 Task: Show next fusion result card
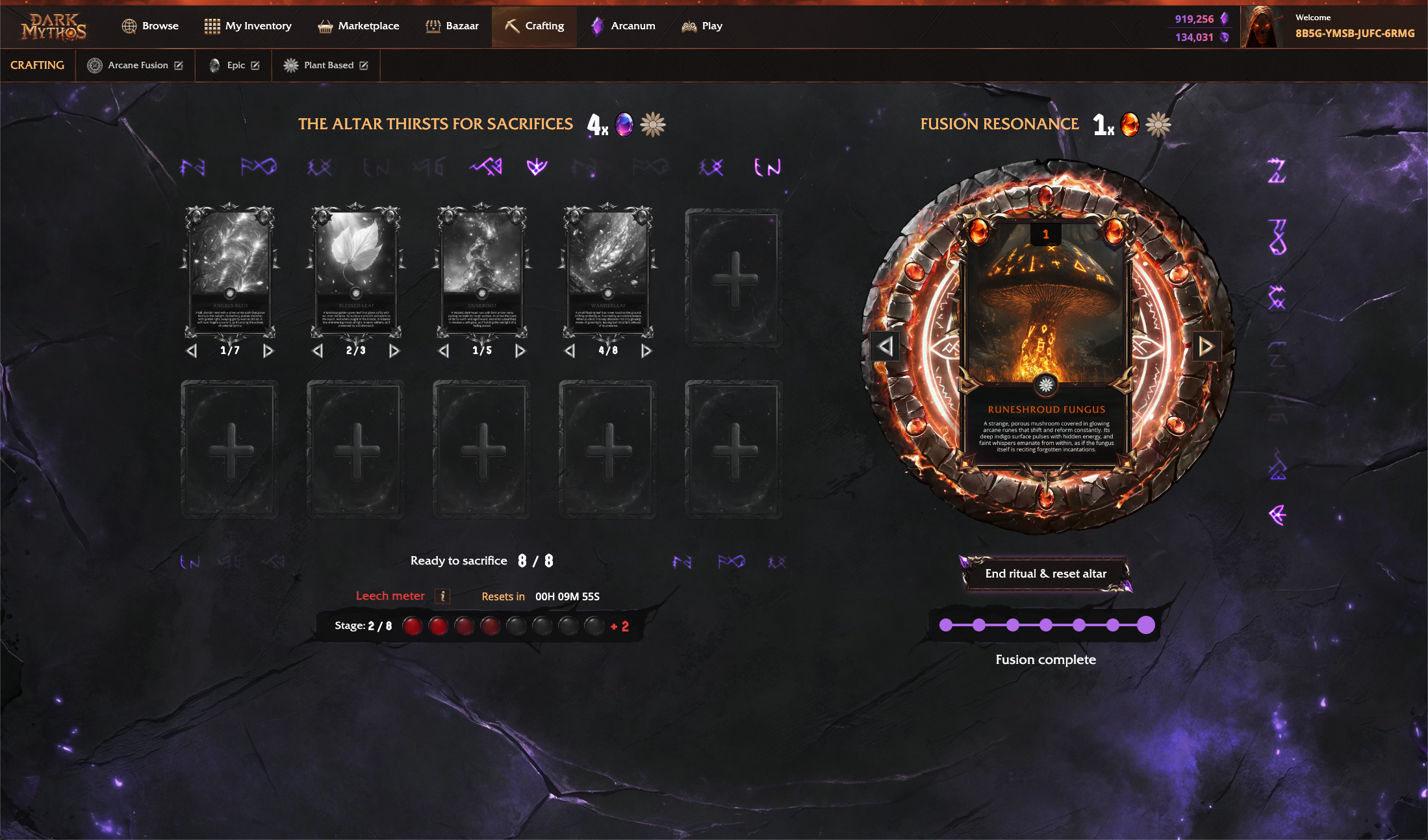click(1206, 346)
